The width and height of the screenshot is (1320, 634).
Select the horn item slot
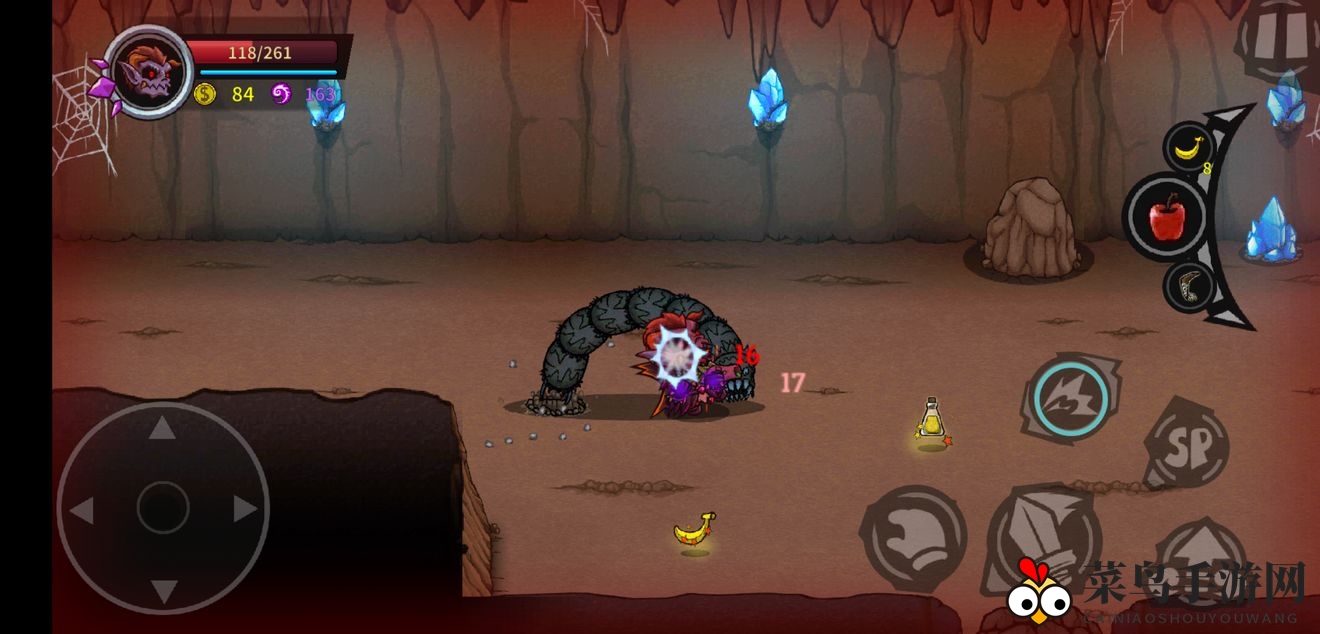(1190, 286)
